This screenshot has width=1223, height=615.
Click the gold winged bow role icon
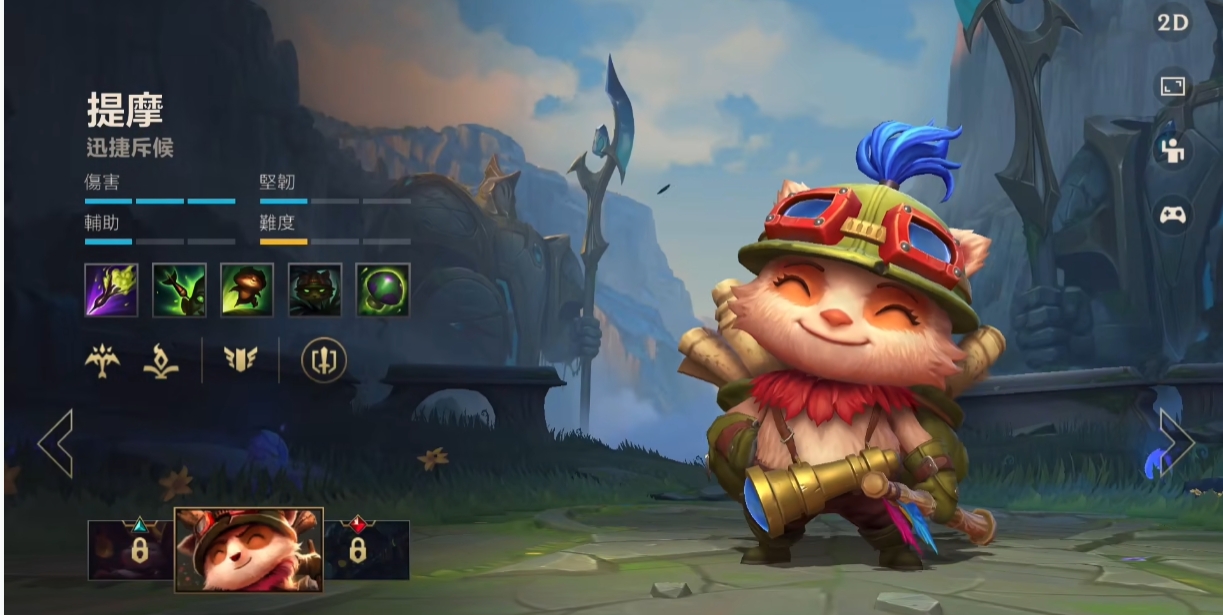tap(102, 361)
